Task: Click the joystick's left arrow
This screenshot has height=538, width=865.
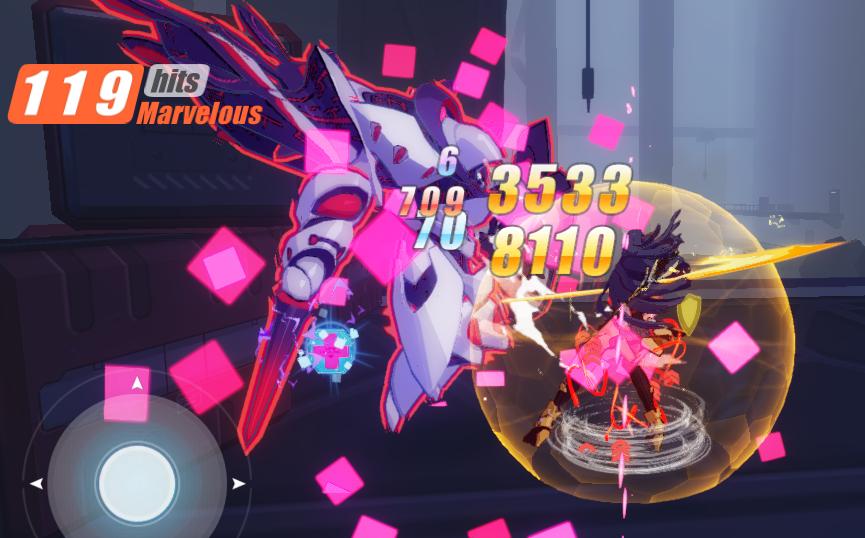Action: point(37,484)
